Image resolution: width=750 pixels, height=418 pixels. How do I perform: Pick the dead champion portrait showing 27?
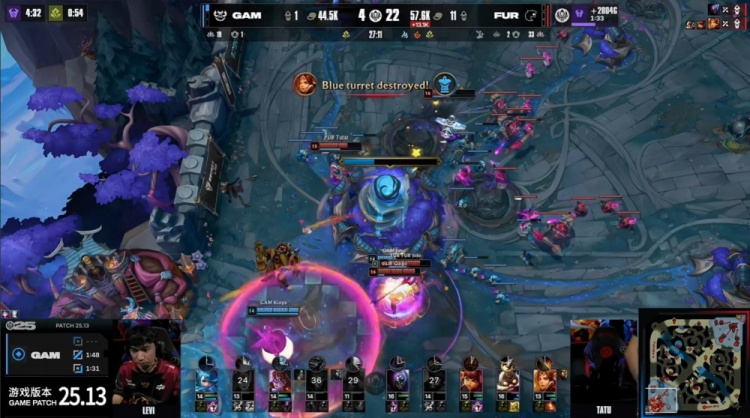(433, 381)
